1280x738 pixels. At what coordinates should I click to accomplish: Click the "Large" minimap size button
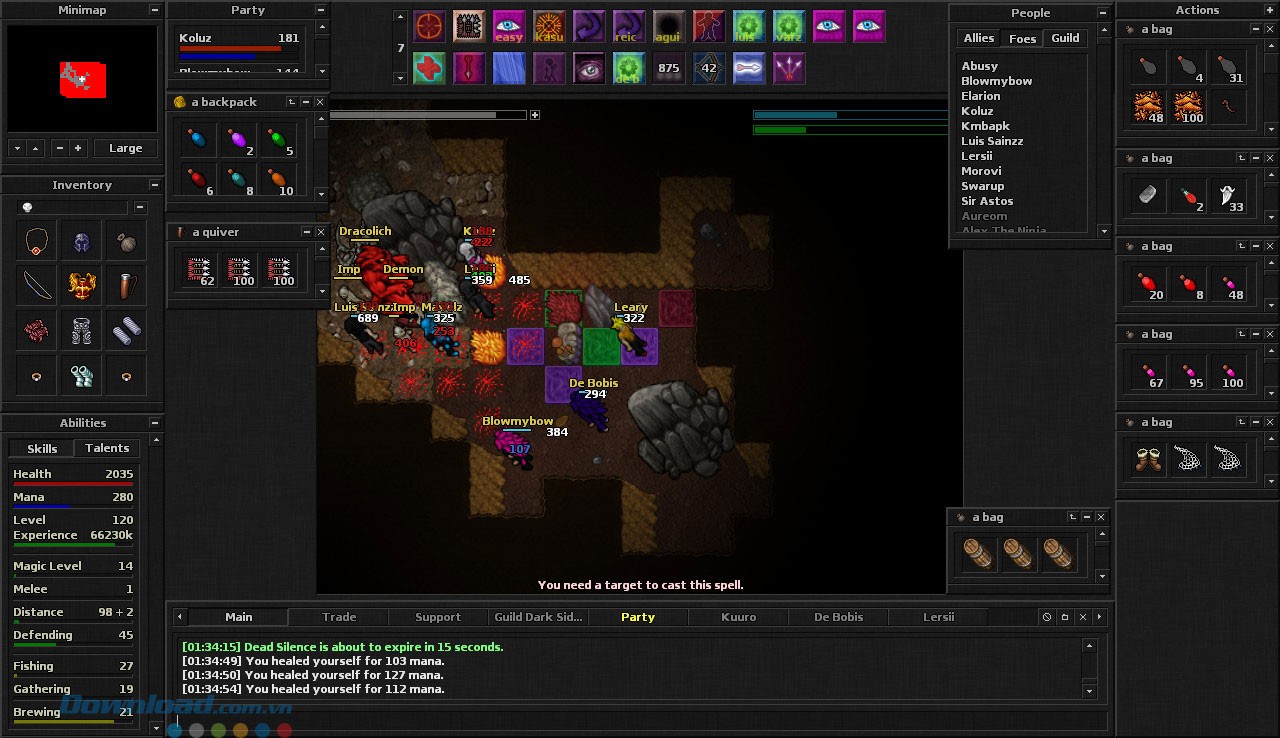(125, 148)
